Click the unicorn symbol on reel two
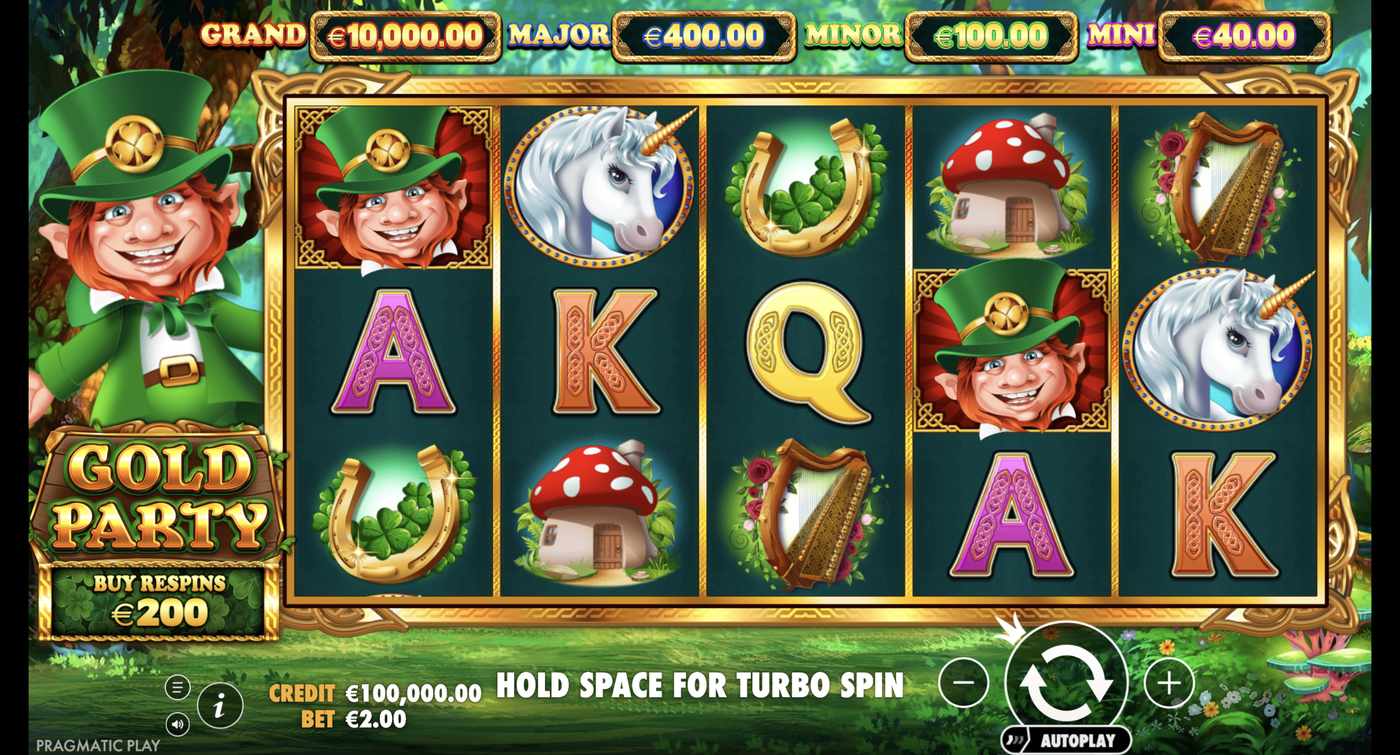Image resolution: width=1400 pixels, height=755 pixels. (600, 185)
